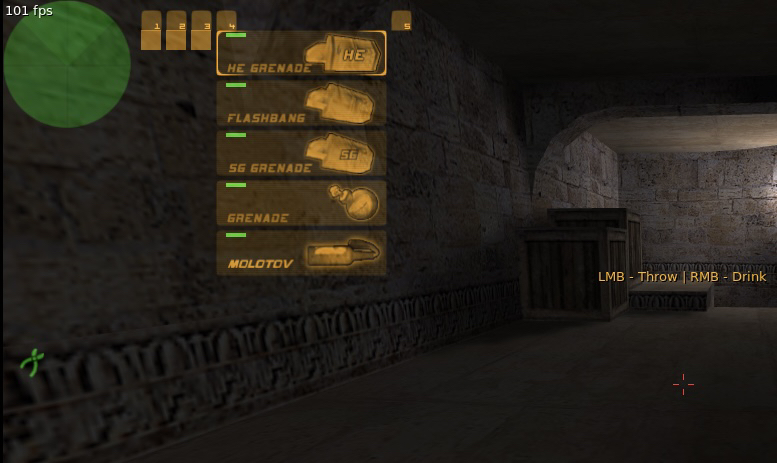Click the green circular radar
Screen dimensions: 777x463
[x=67, y=64]
